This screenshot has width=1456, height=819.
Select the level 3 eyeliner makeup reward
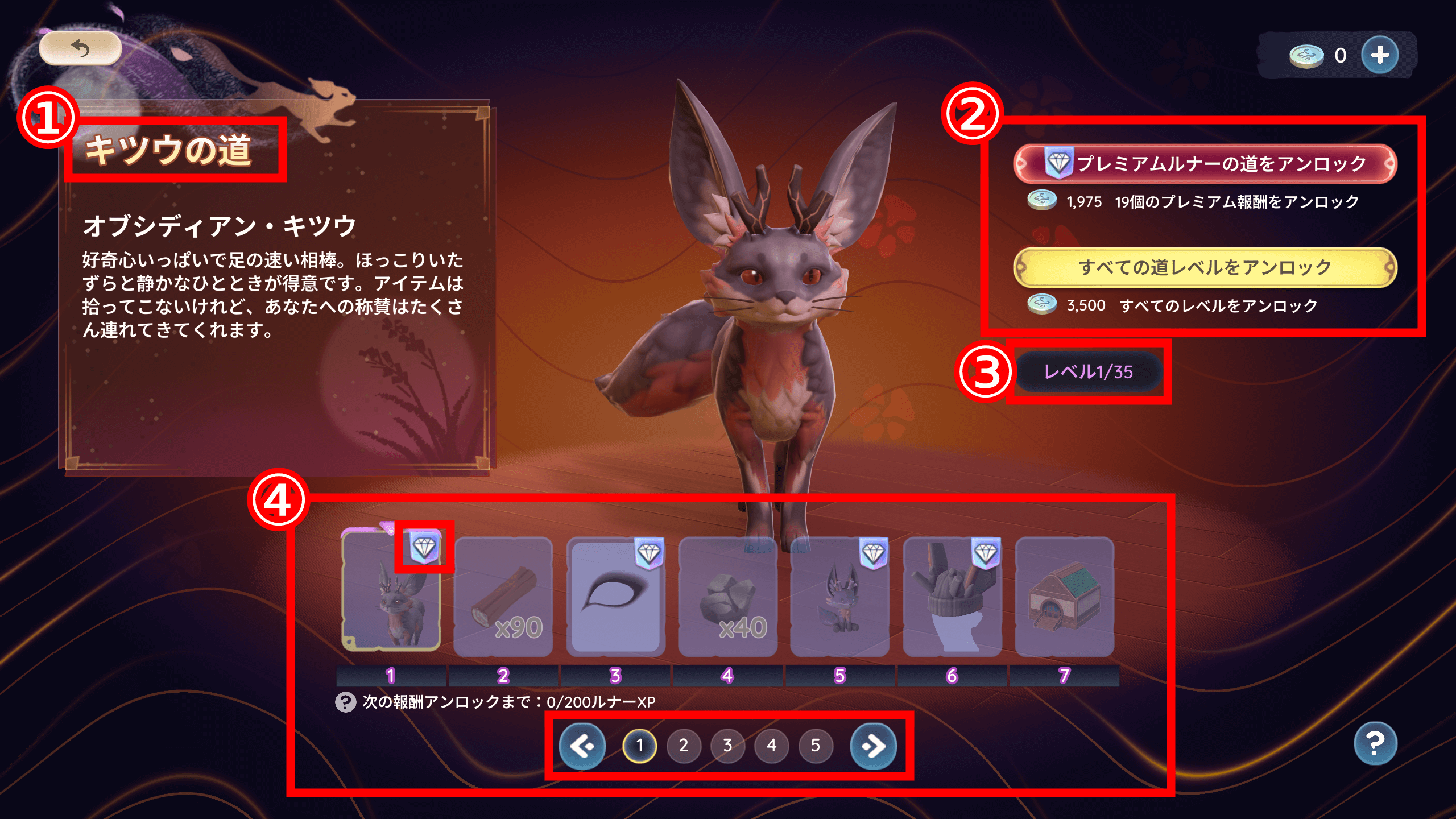pos(615,597)
